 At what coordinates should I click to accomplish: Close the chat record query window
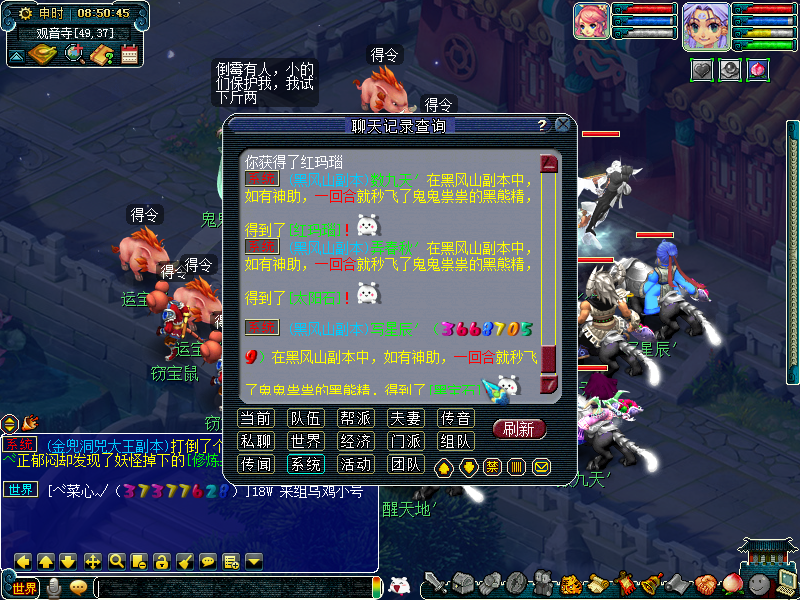pyautogui.click(x=563, y=125)
